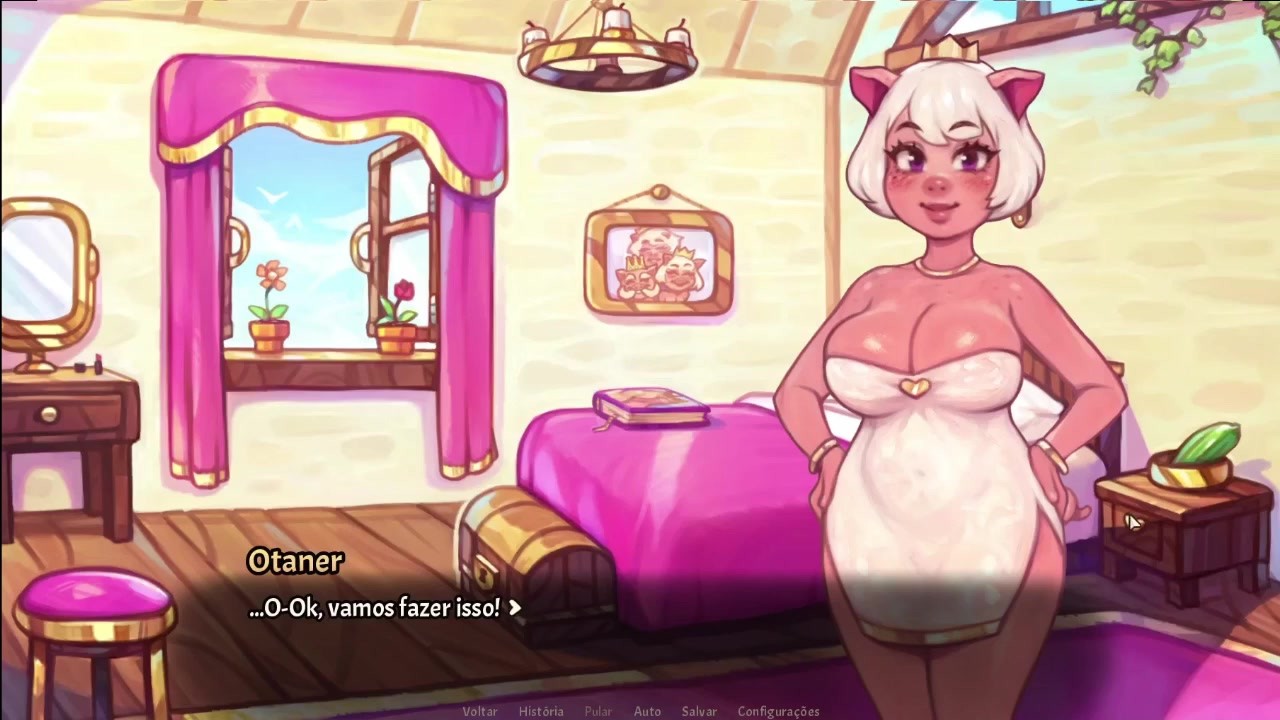Screen dimensions: 1280x720
Task: Advance dialogue via the arrow after "isso!"
Action: pos(515,607)
